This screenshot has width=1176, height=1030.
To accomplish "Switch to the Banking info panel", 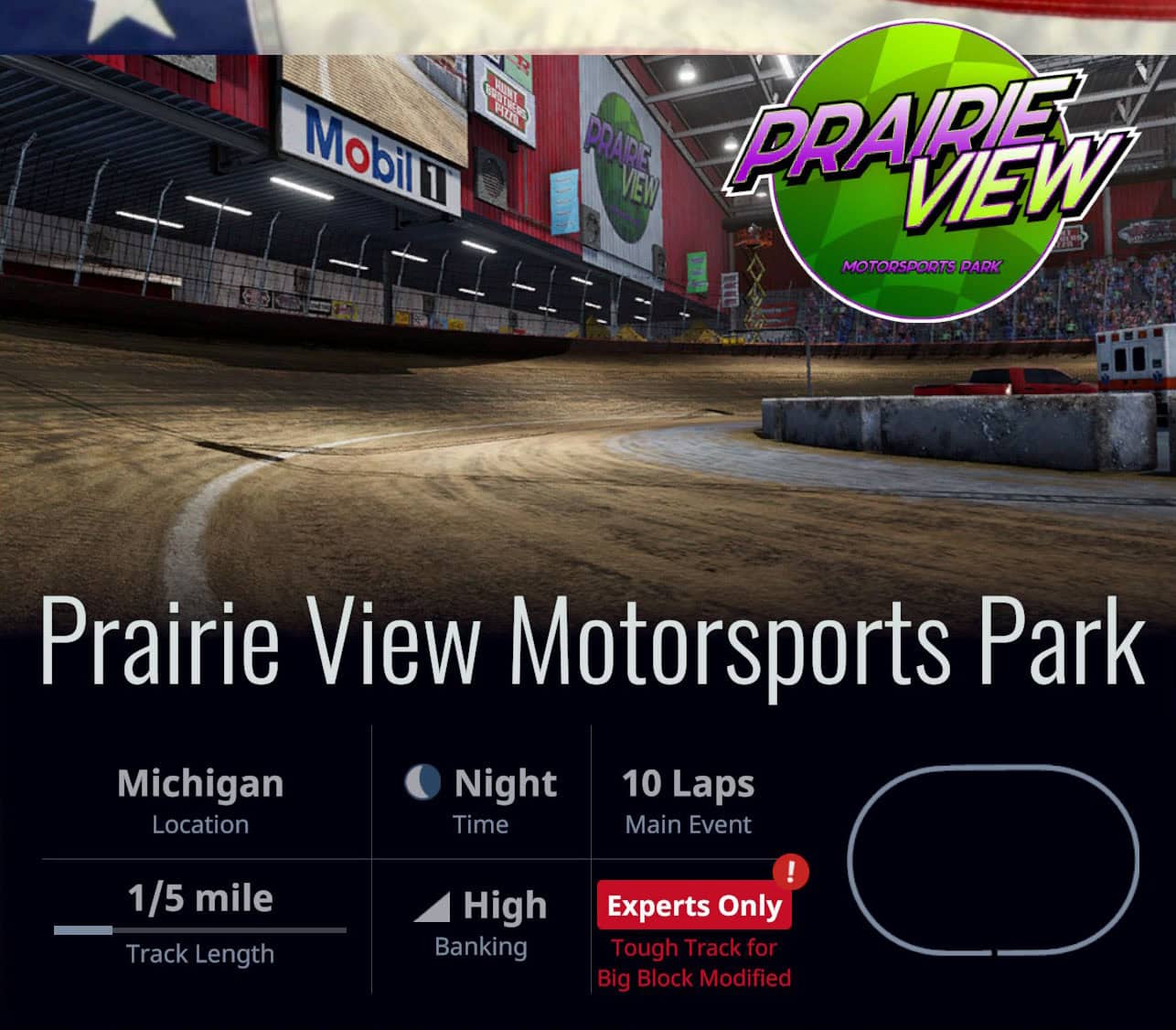I will pos(482,924).
